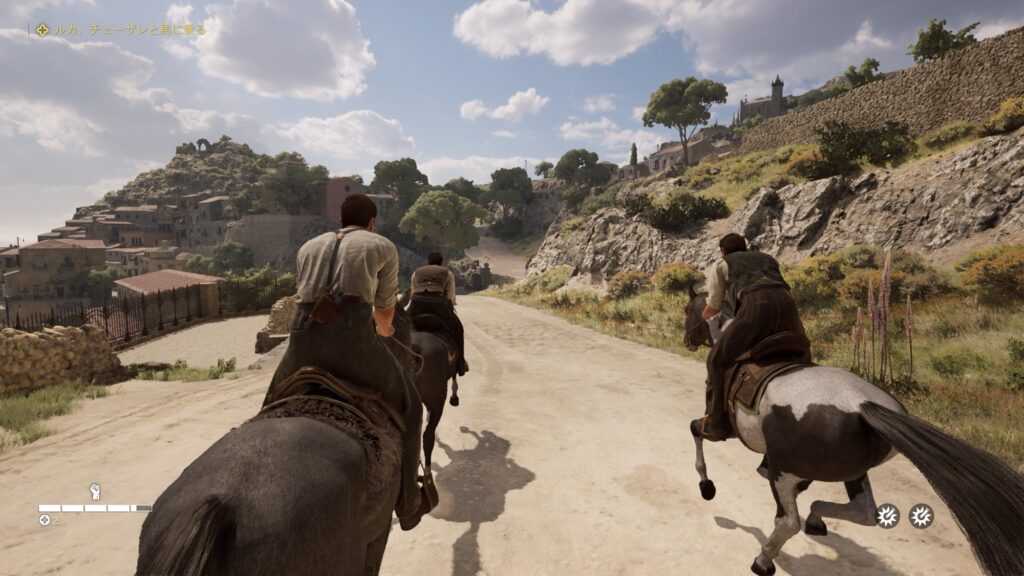The width and height of the screenshot is (1024, 576).
Task: Click the fist icon above the health bar
Action: click(96, 491)
